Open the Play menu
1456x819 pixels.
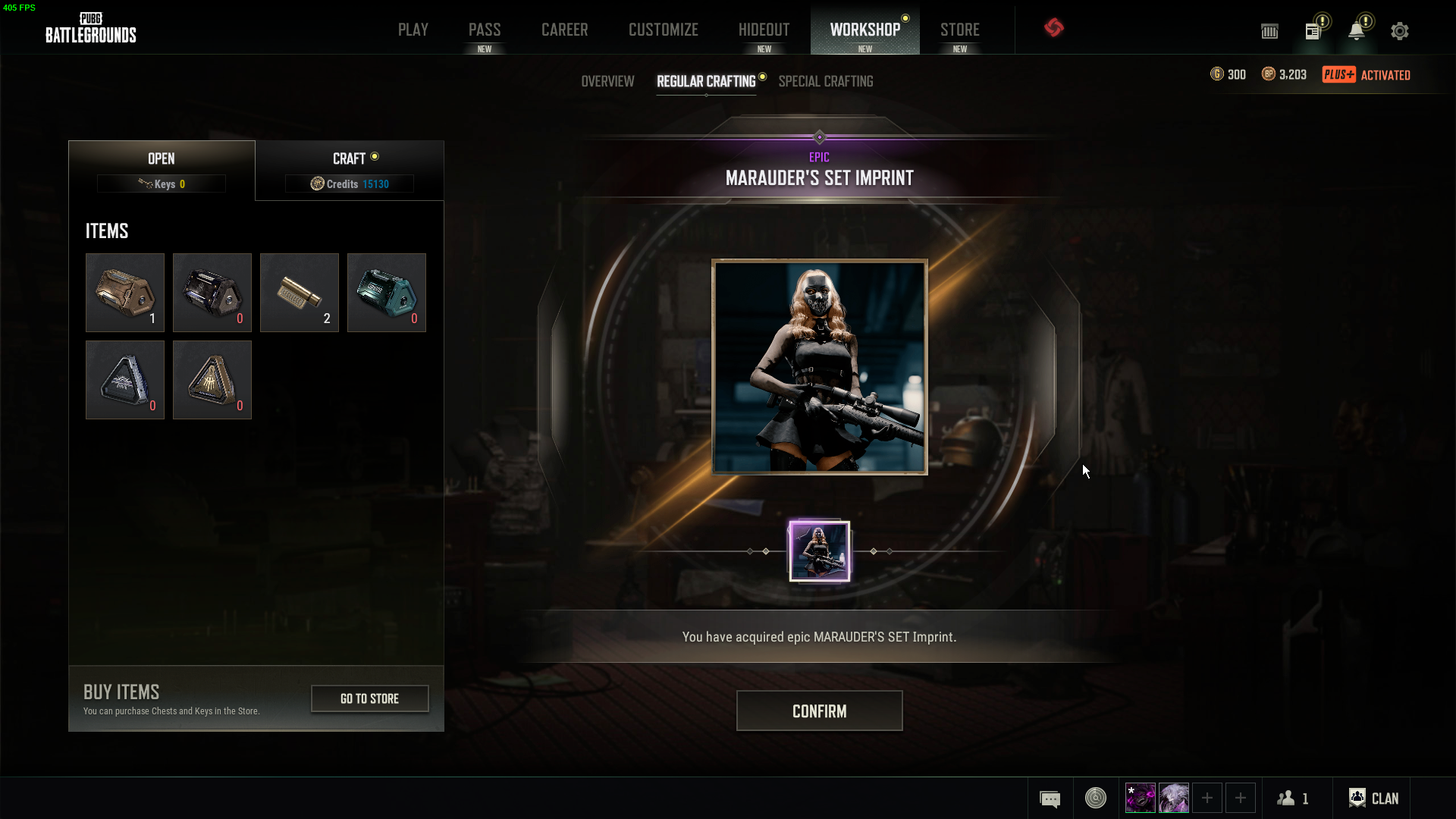[413, 30]
